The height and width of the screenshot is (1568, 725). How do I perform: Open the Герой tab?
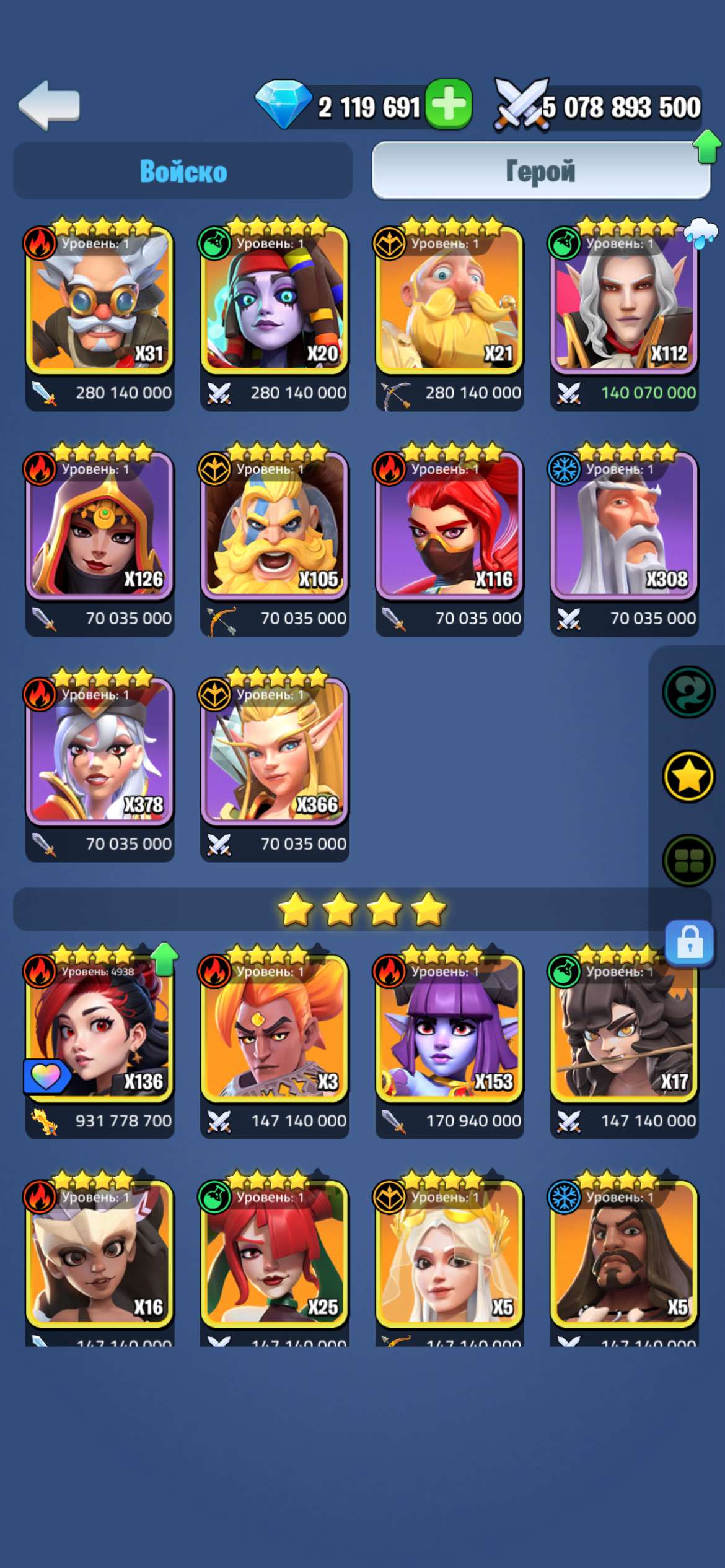pos(540,171)
